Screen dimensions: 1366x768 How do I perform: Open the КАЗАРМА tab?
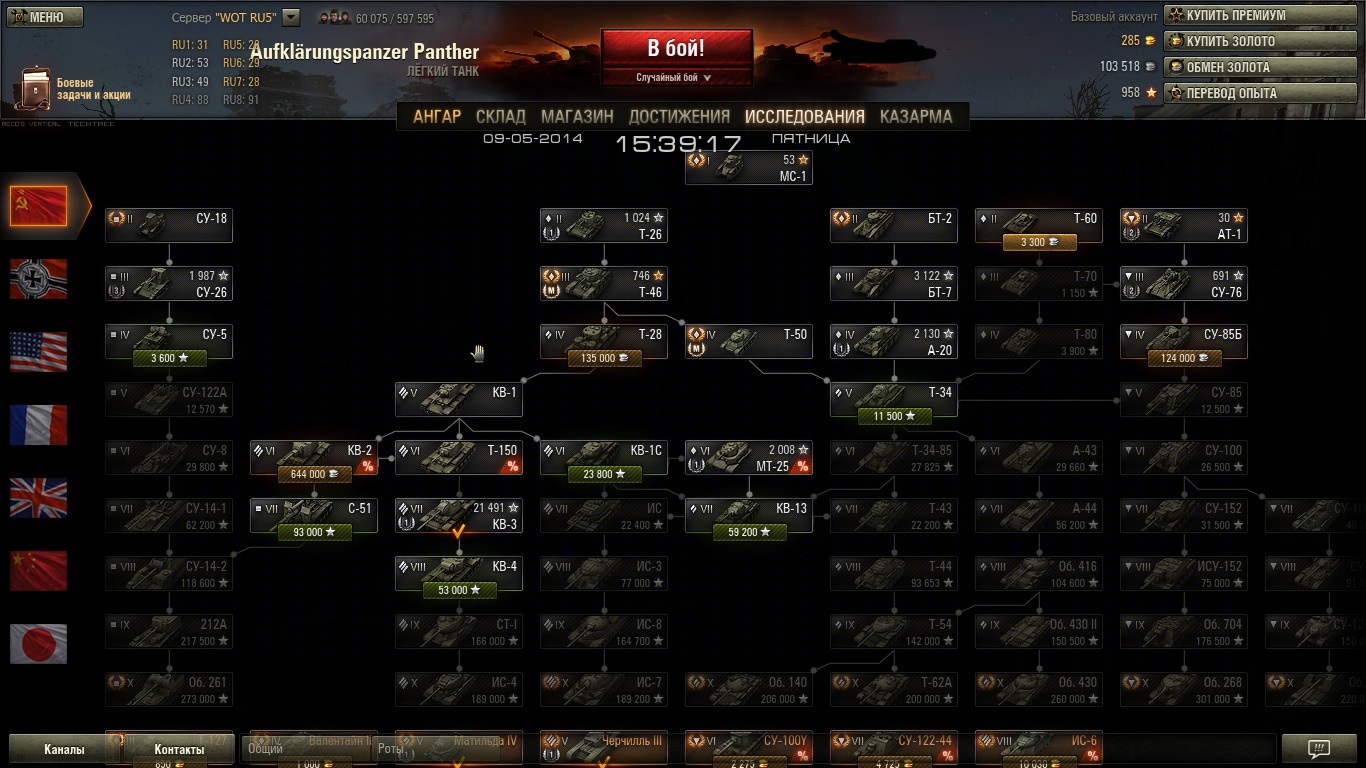[x=915, y=116]
